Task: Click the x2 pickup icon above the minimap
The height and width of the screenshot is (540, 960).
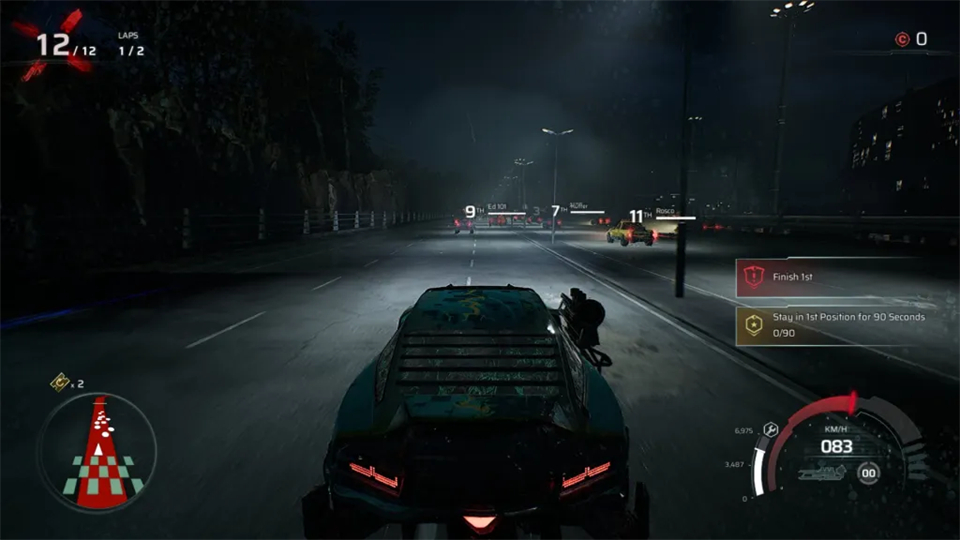Action: 60,381
